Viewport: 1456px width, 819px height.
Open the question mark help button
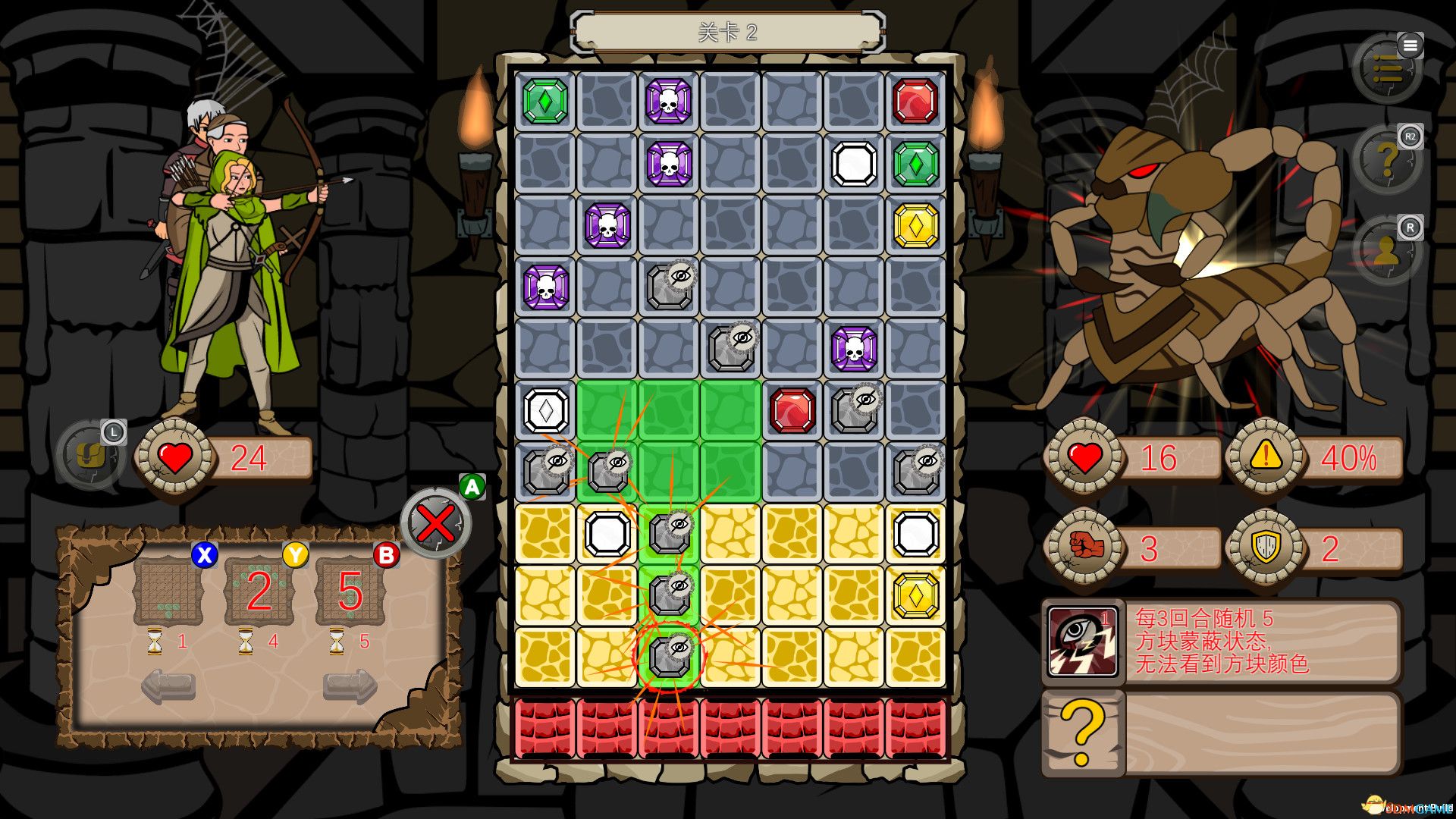[1387, 161]
